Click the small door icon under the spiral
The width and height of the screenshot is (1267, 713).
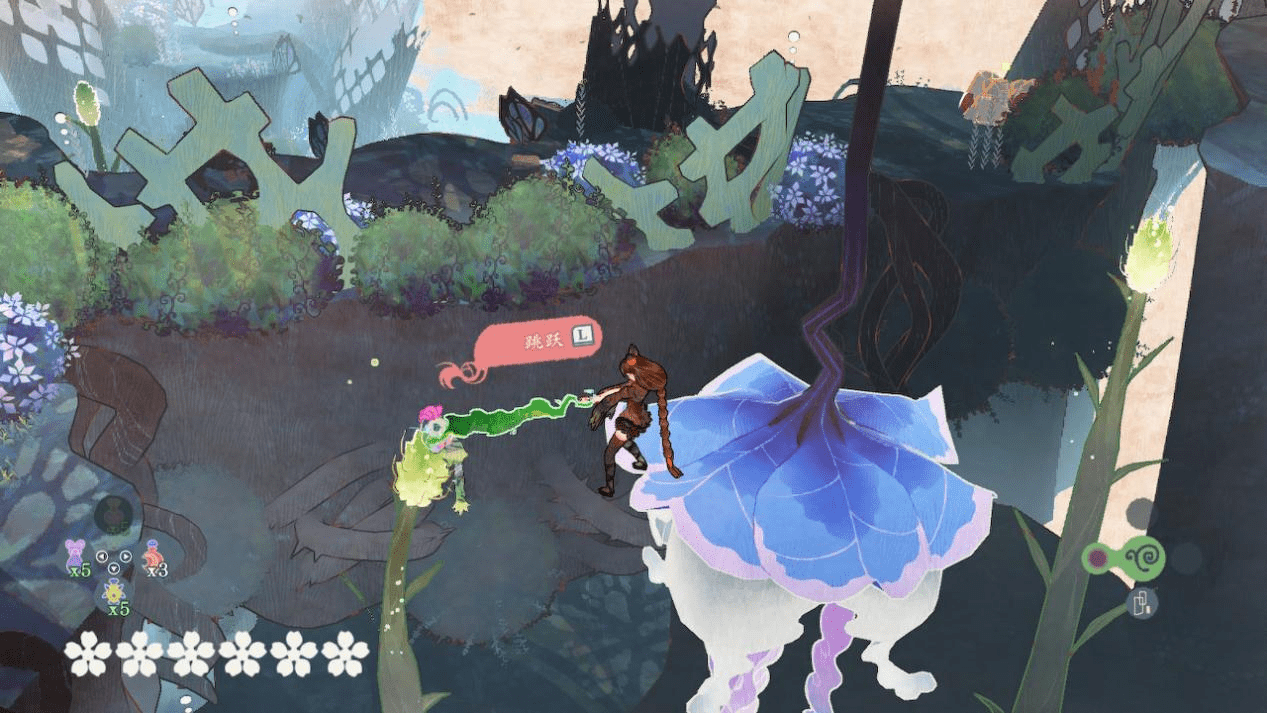(x=1144, y=602)
